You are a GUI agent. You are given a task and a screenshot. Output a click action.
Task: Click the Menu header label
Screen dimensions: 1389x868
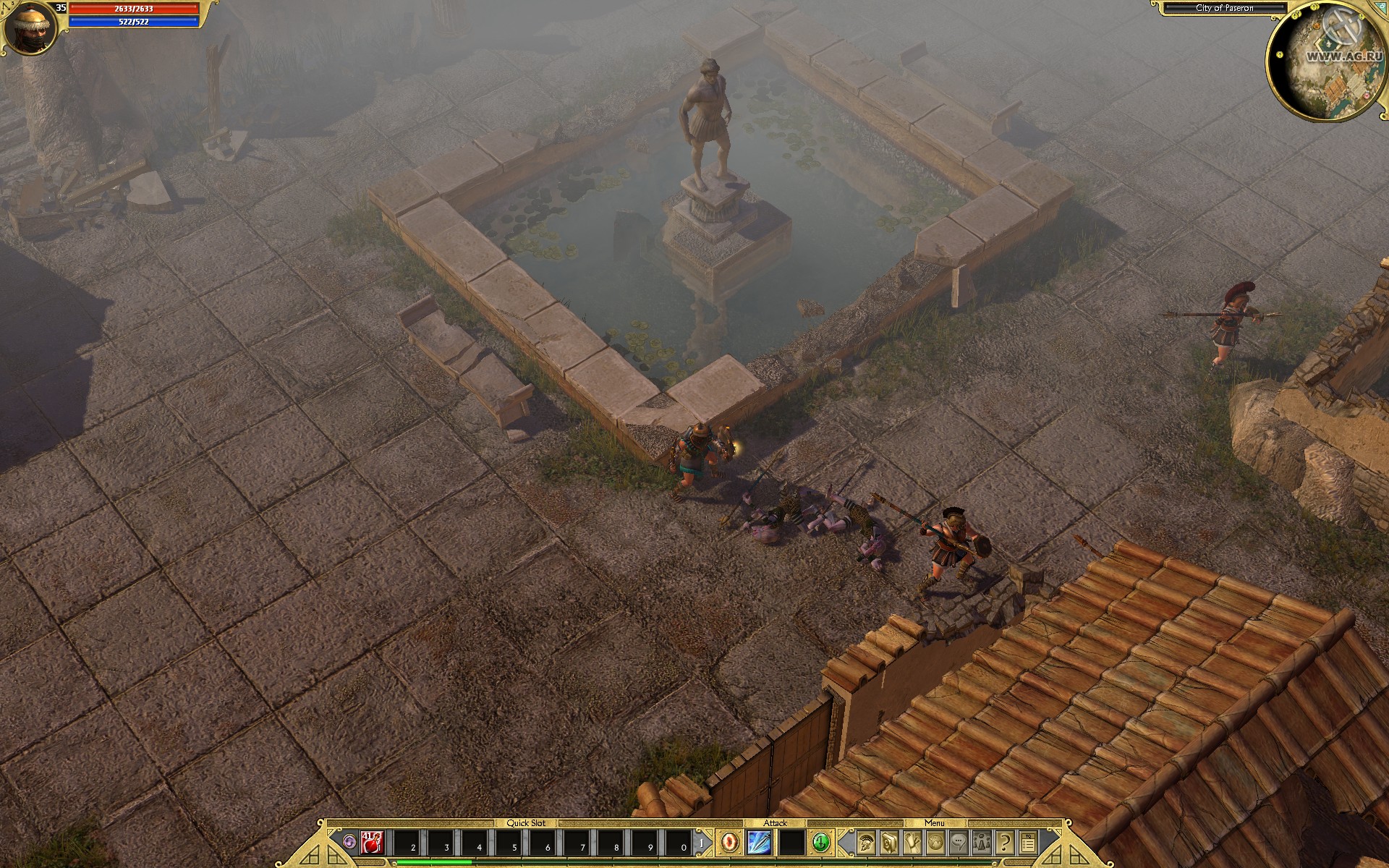[x=935, y=823]
